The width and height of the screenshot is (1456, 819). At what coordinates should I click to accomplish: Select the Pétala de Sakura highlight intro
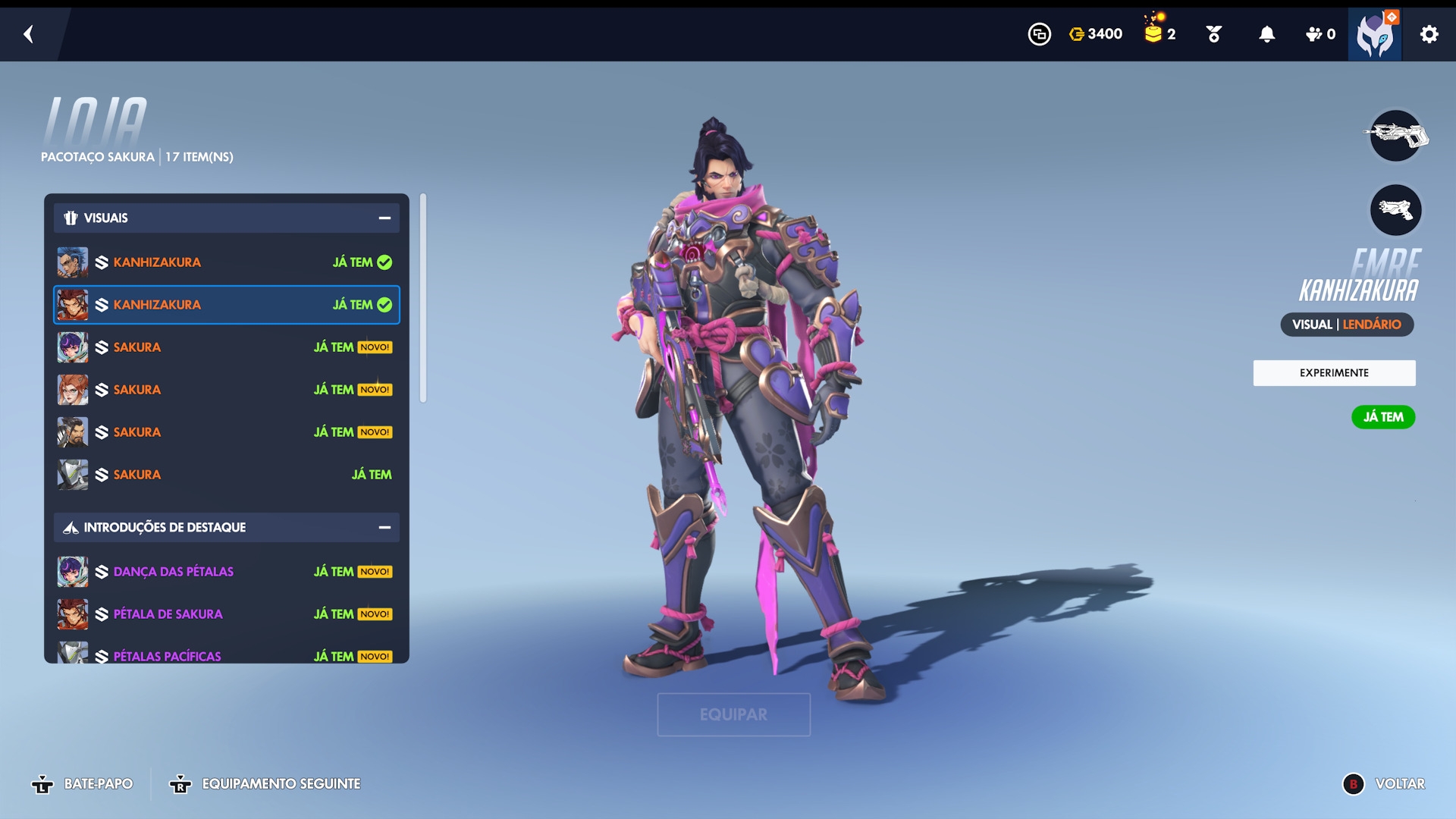226,614
